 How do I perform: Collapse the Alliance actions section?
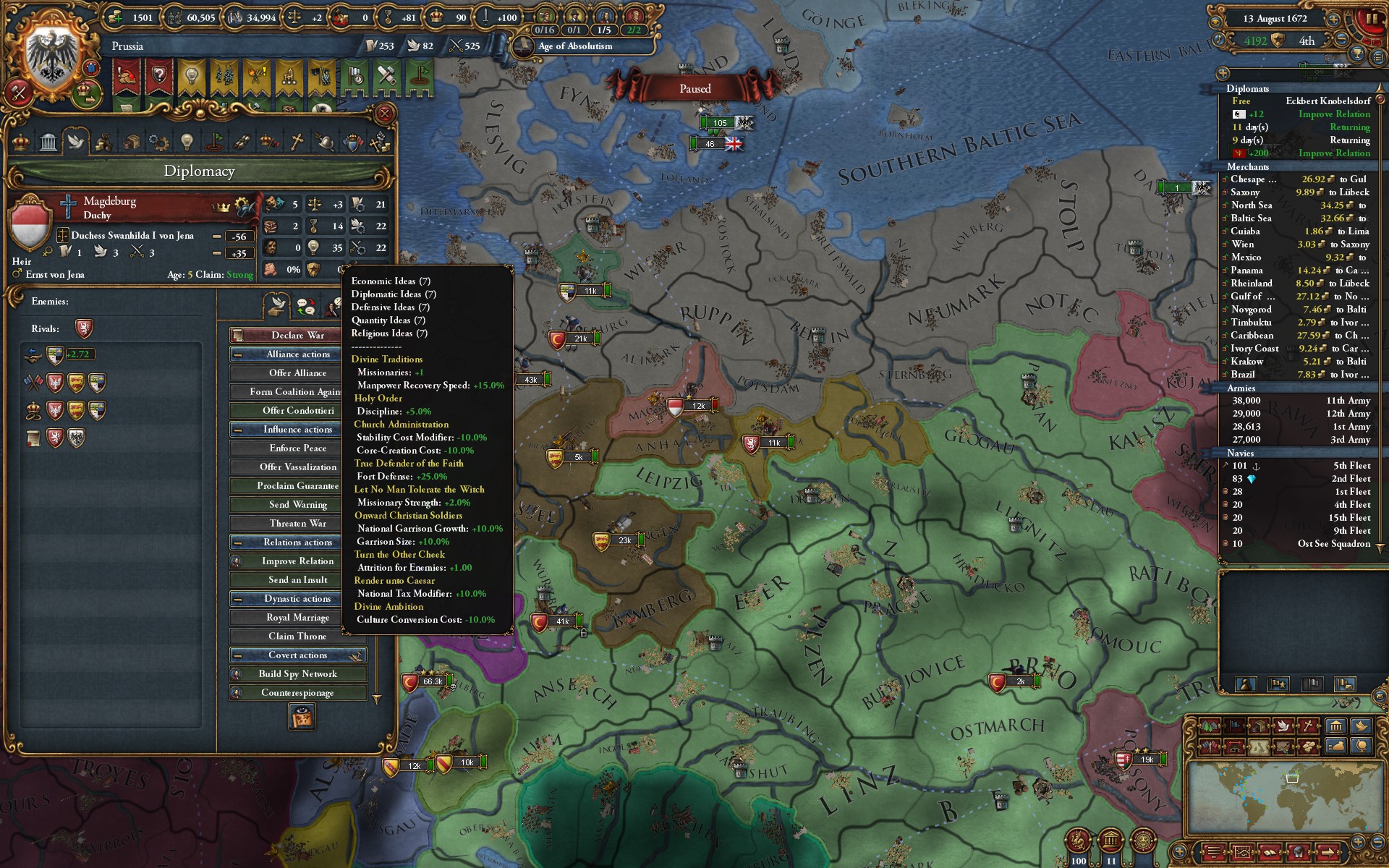(x=239, y=354)
